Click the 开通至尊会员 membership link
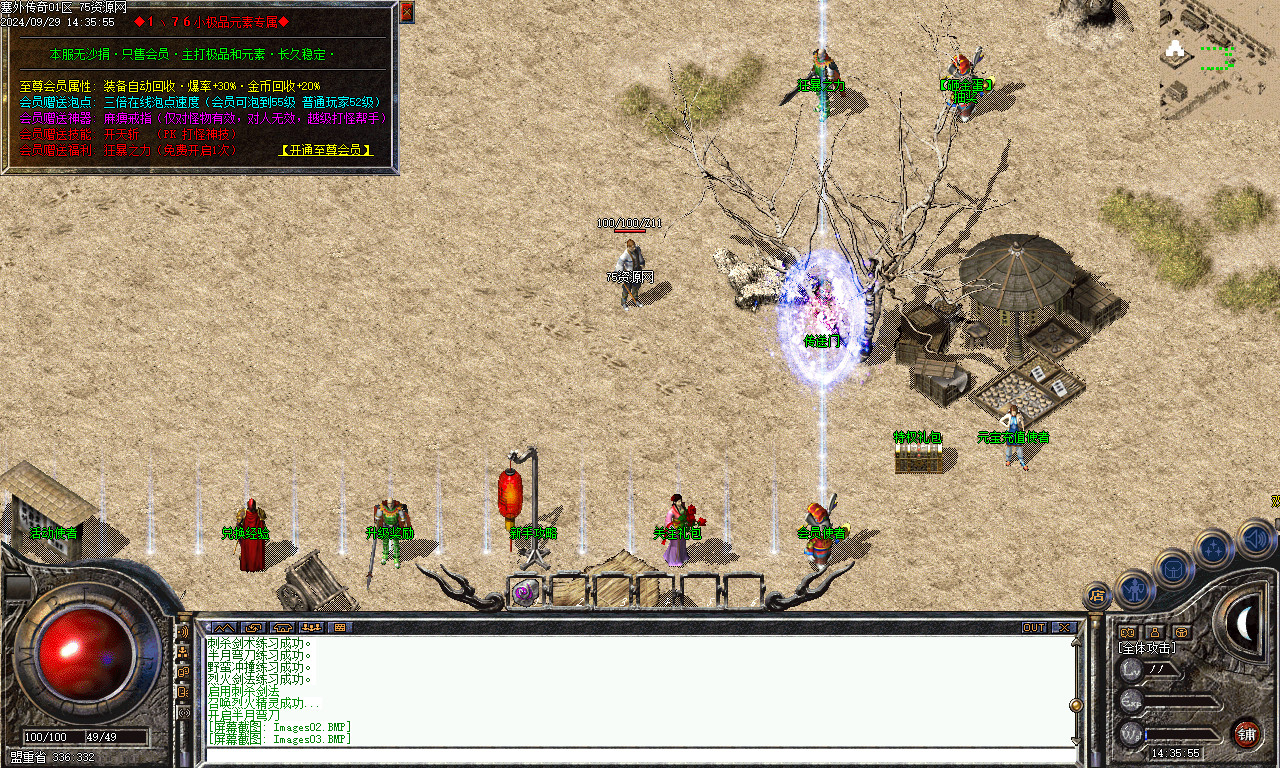This screenshot has width=1280, height=768. 326,150
